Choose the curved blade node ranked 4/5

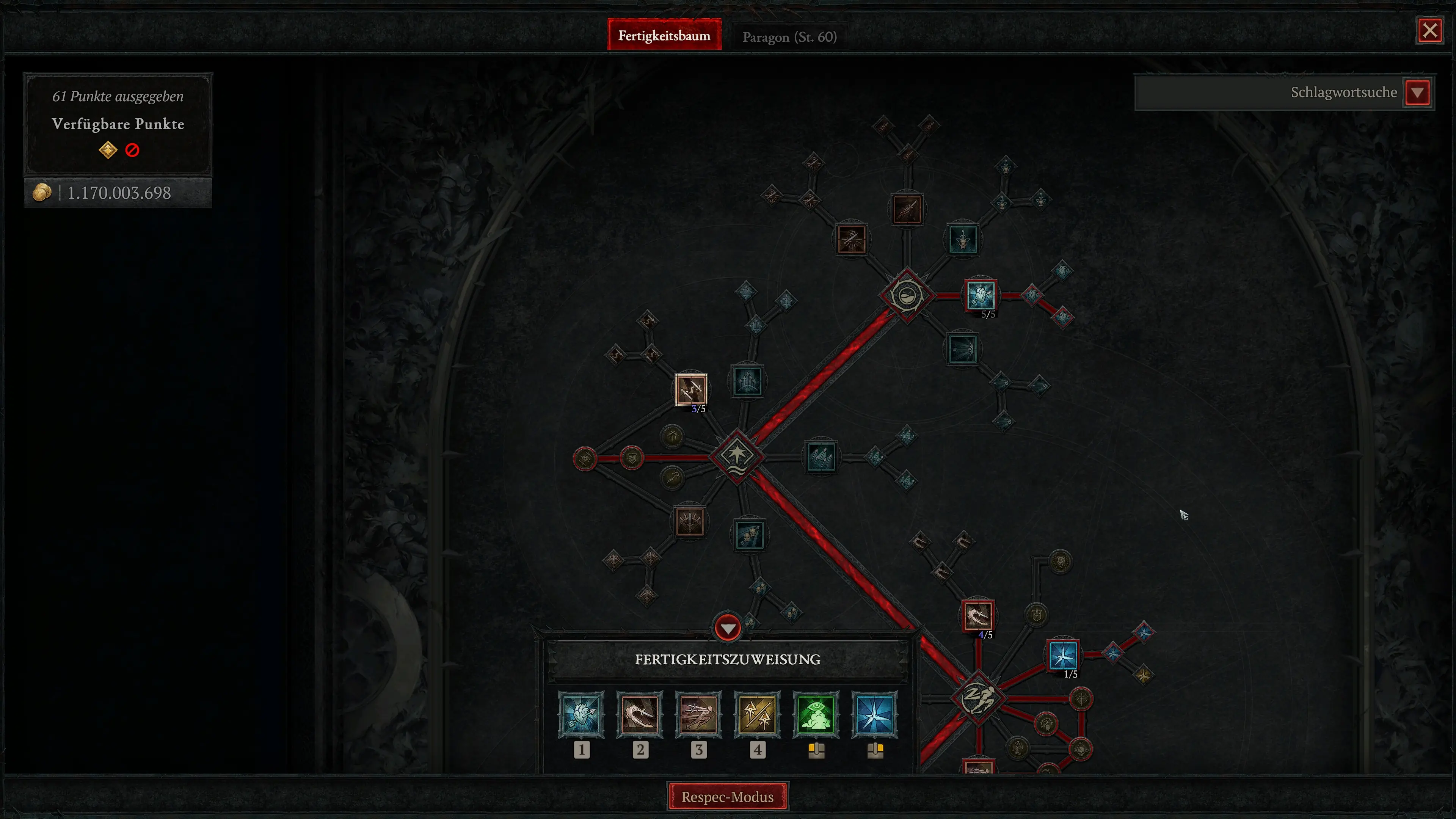978,615
